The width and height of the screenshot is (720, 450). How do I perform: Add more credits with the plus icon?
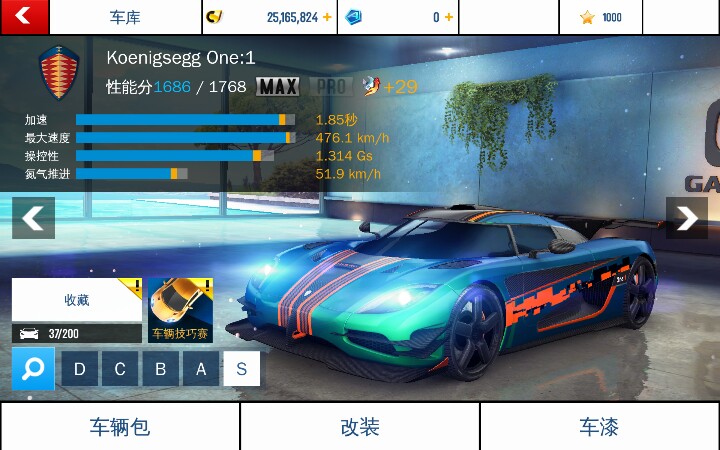point(327,17)
